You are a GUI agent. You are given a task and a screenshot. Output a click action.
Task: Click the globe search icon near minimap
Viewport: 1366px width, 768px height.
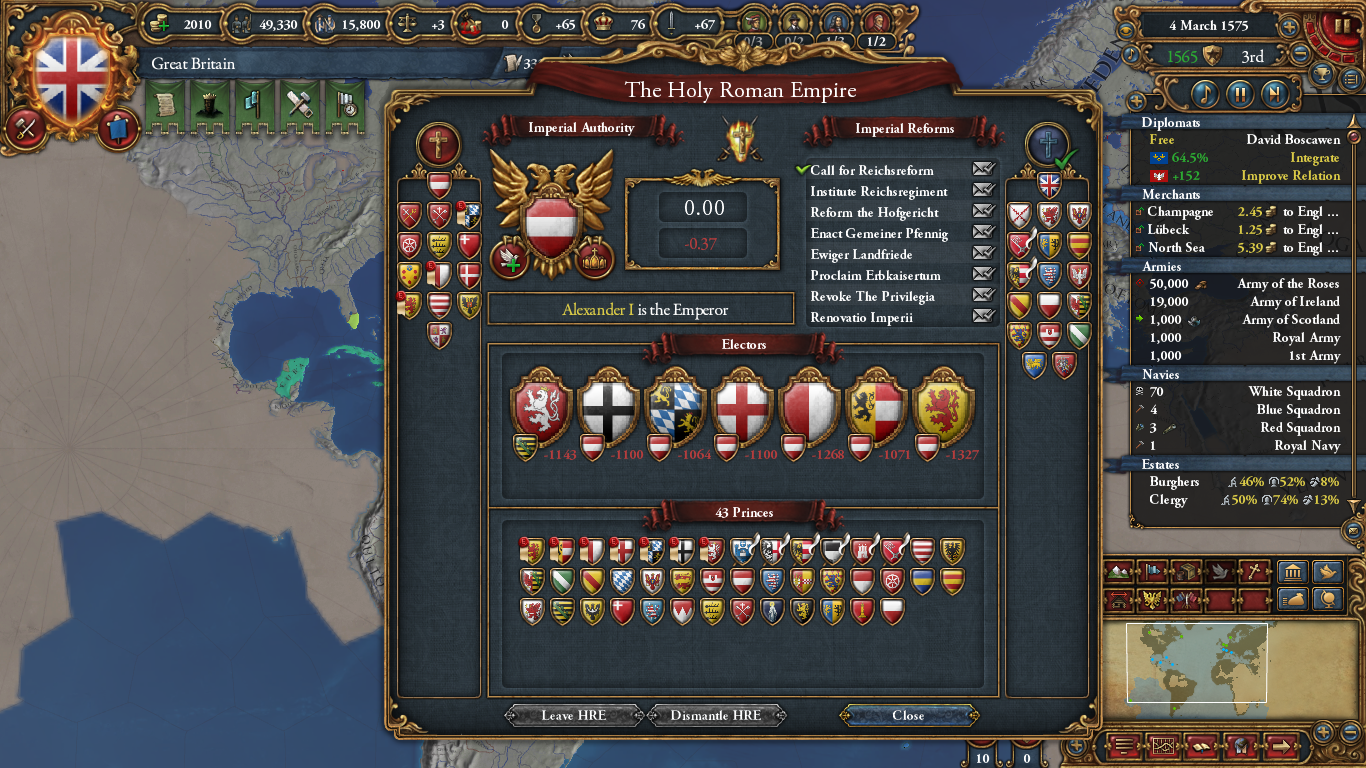1328,600
